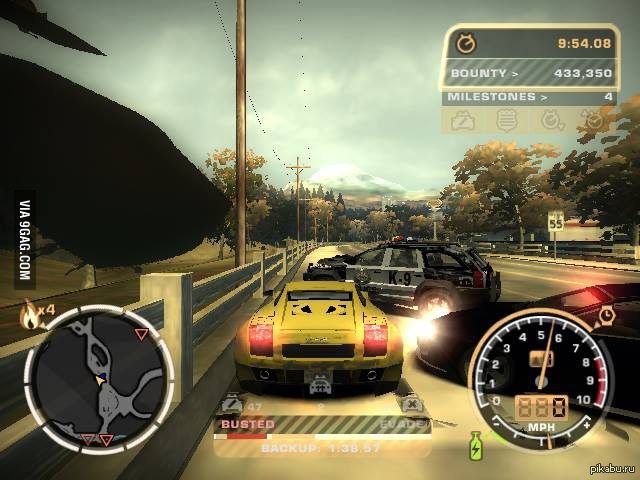Click the destroyed cars icon above EVADE
Viewport: 640px width, 480px height.
(x=410, y=404)
